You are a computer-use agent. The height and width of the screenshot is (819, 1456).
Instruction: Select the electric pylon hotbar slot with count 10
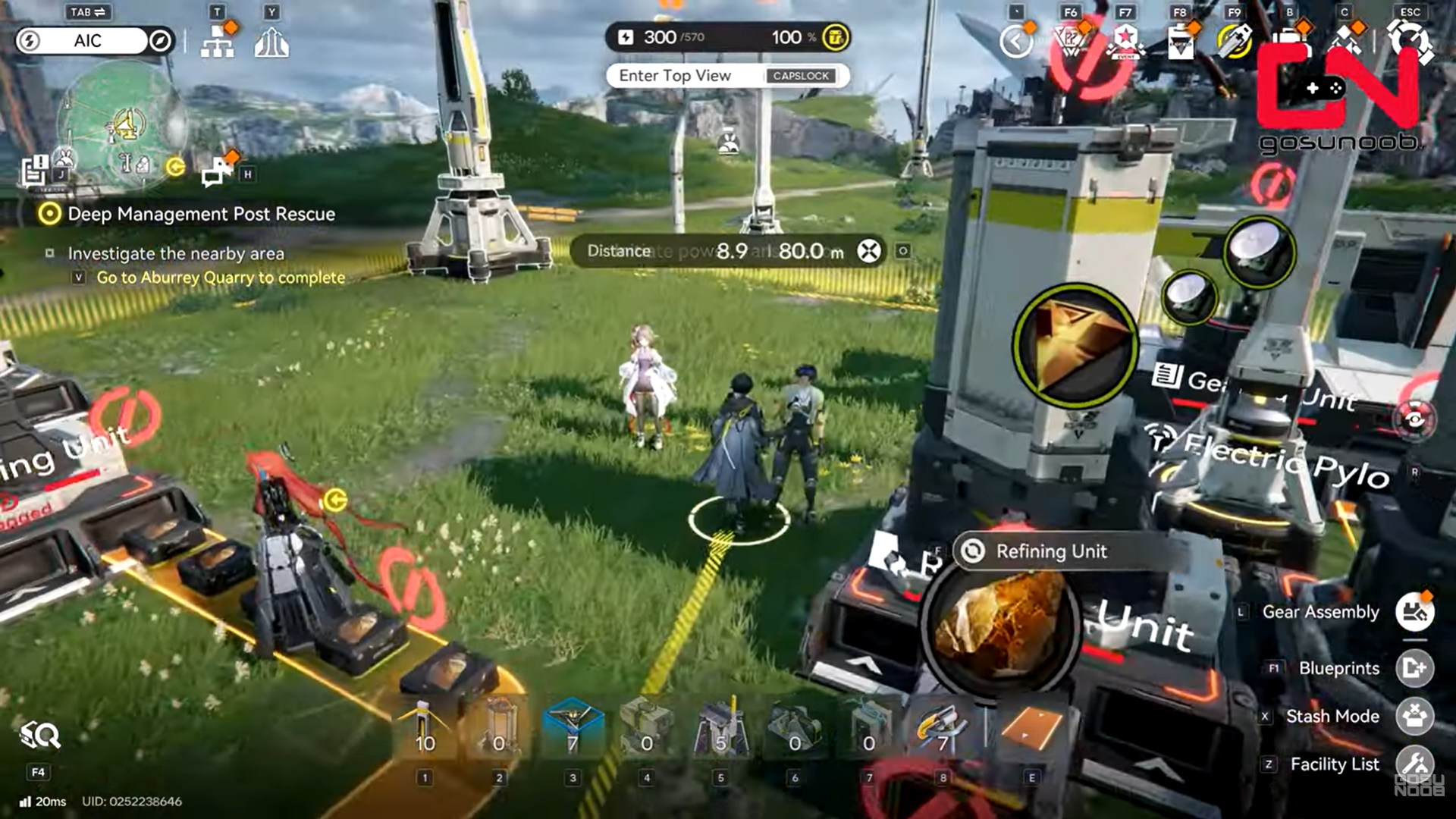pos(425,729)
